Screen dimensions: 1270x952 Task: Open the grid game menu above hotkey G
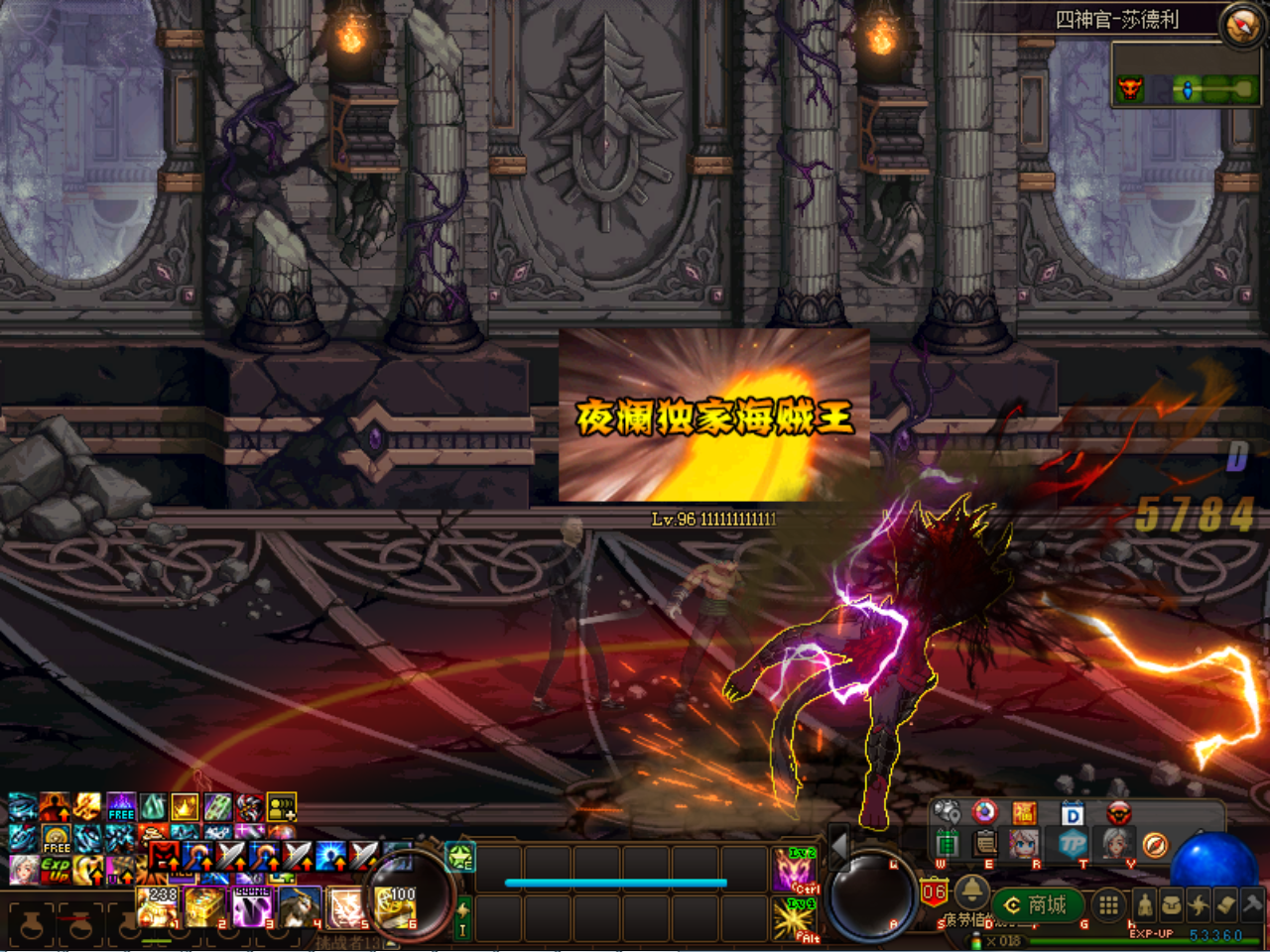click(1107, 904)
